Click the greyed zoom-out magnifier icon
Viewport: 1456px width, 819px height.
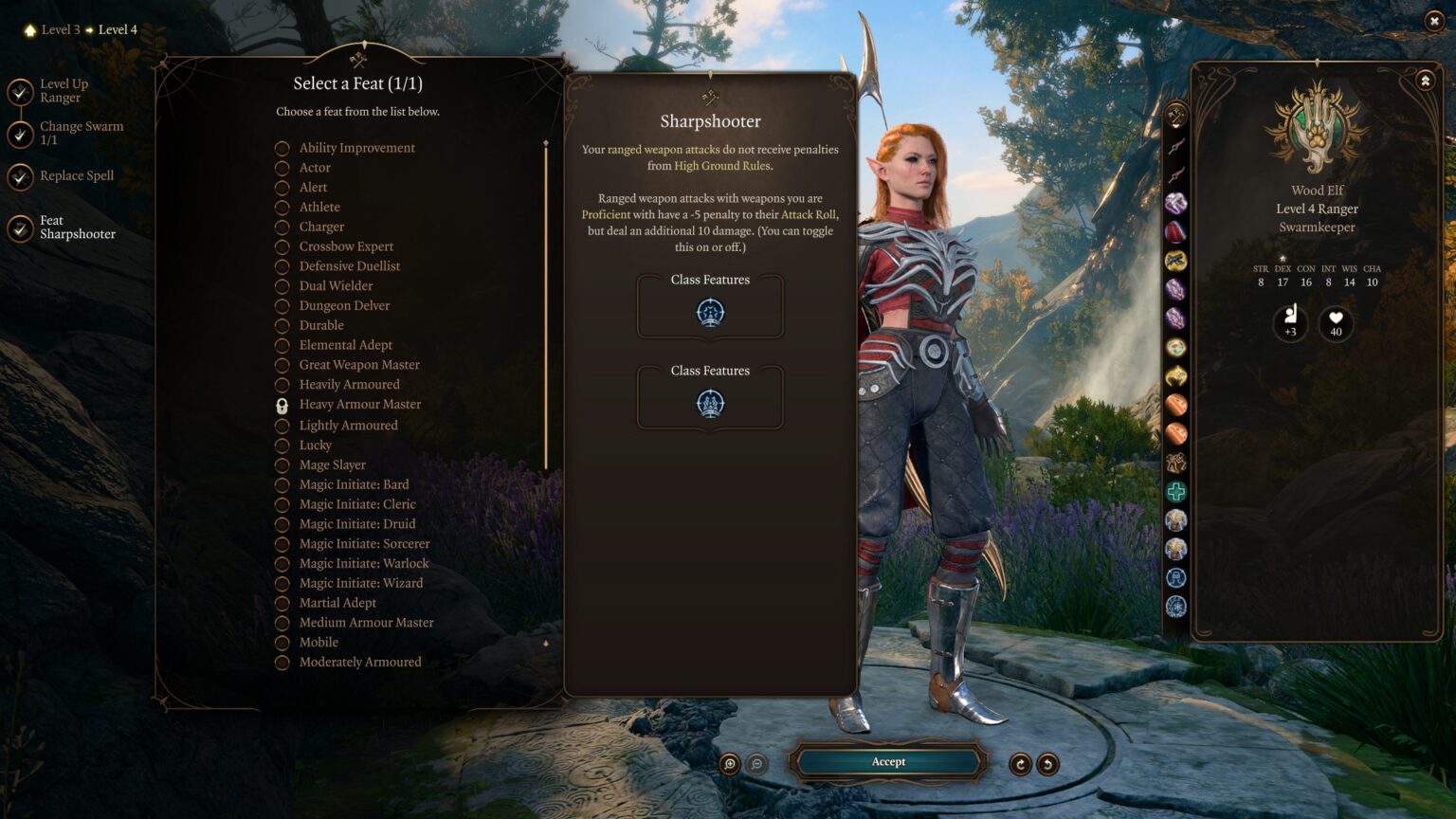[756, 761]
